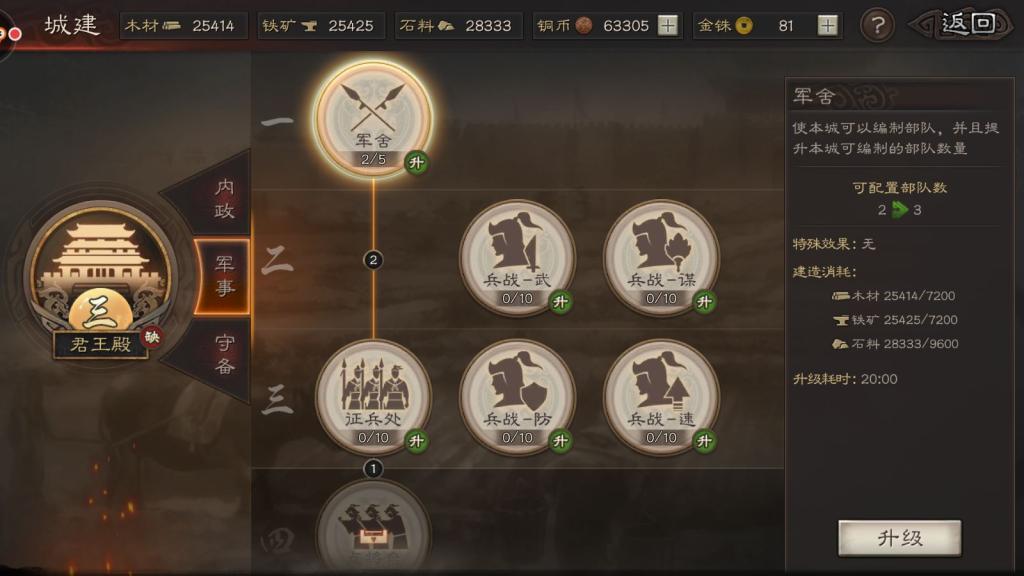Choose the 兵战-武 building node

click(x=517, y=256)
